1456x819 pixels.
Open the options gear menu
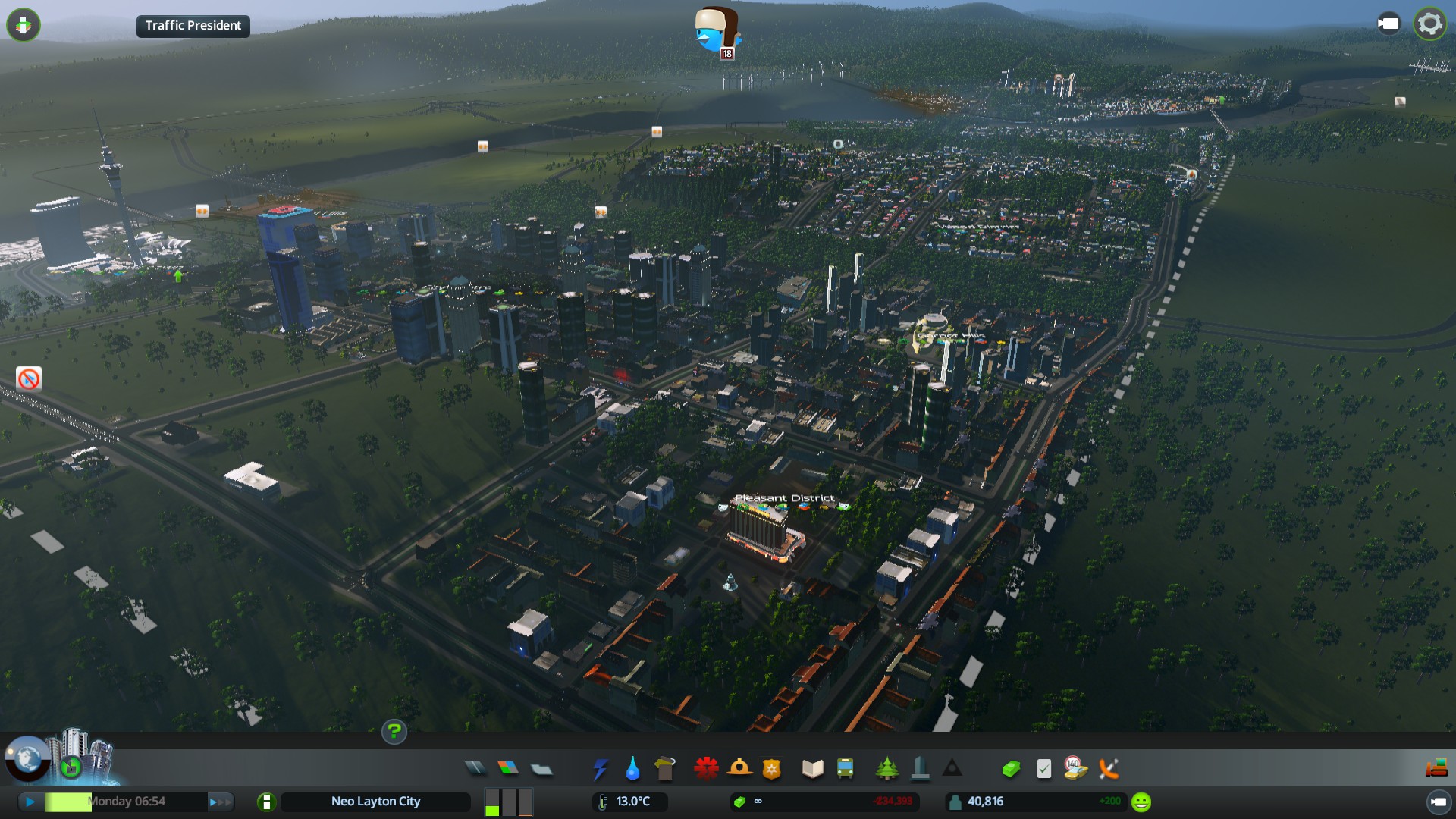pos(1429,24)
